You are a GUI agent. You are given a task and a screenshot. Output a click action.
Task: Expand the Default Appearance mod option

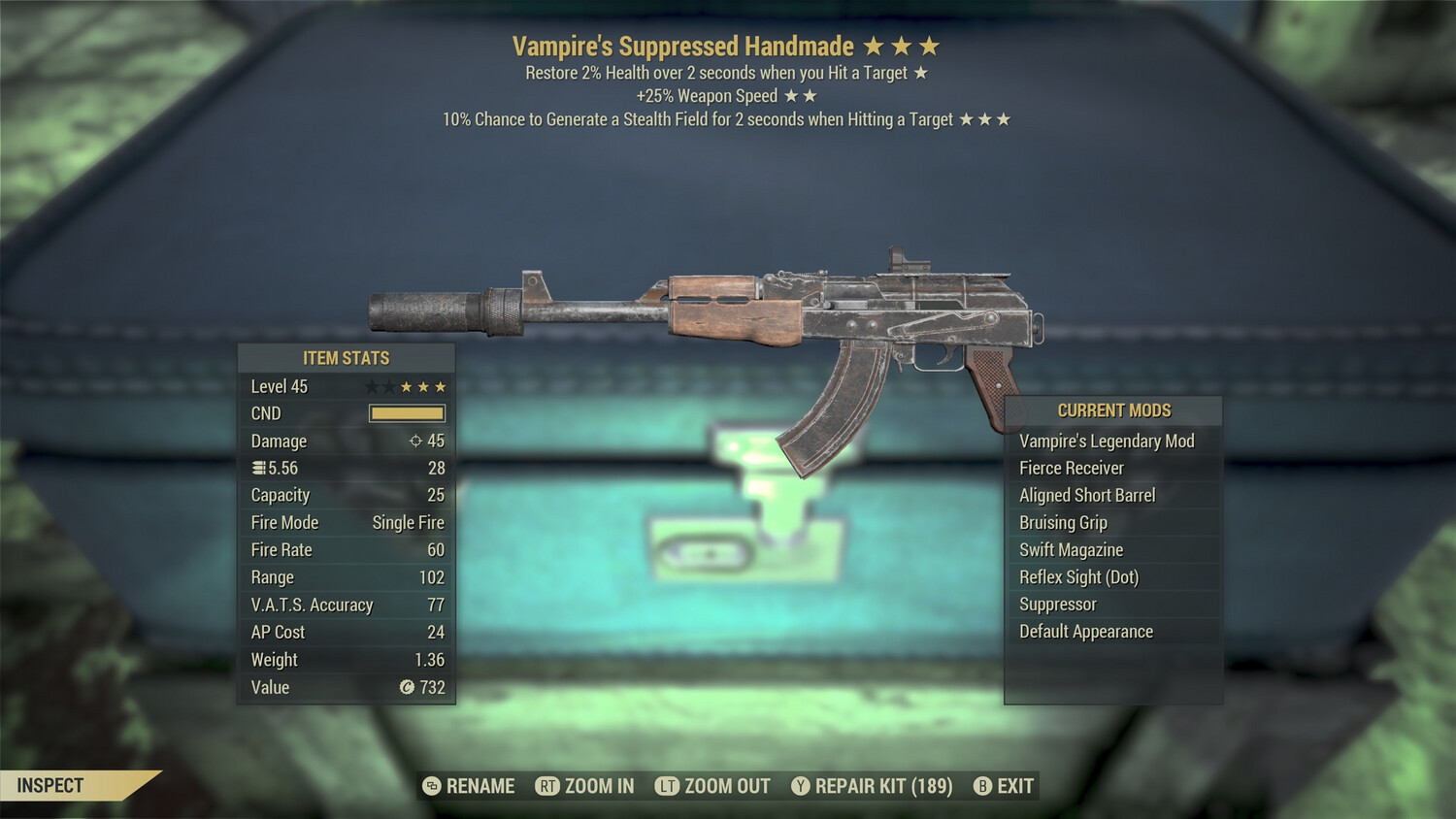point(1084,631)
